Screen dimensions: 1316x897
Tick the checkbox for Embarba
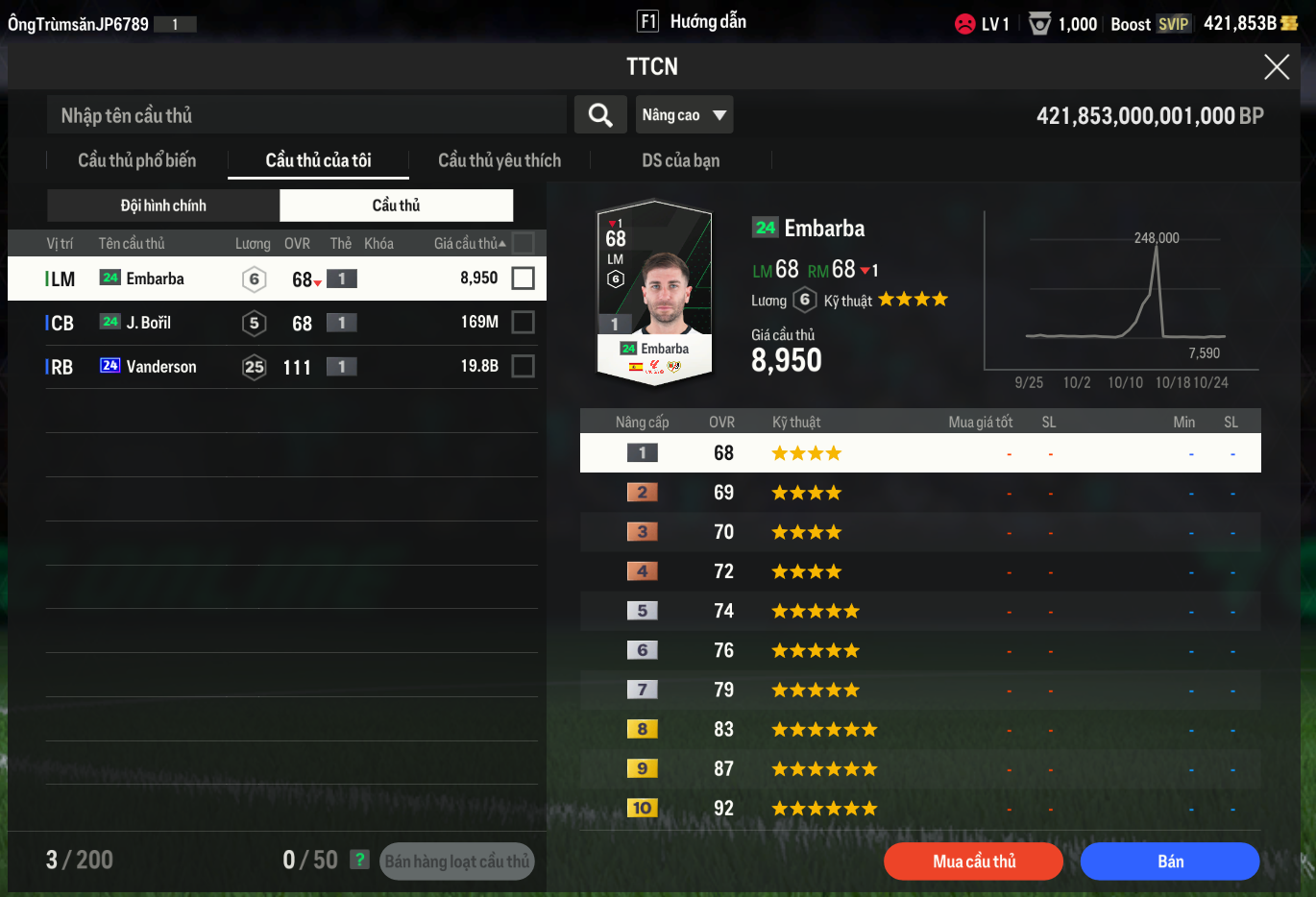point(524,279)
